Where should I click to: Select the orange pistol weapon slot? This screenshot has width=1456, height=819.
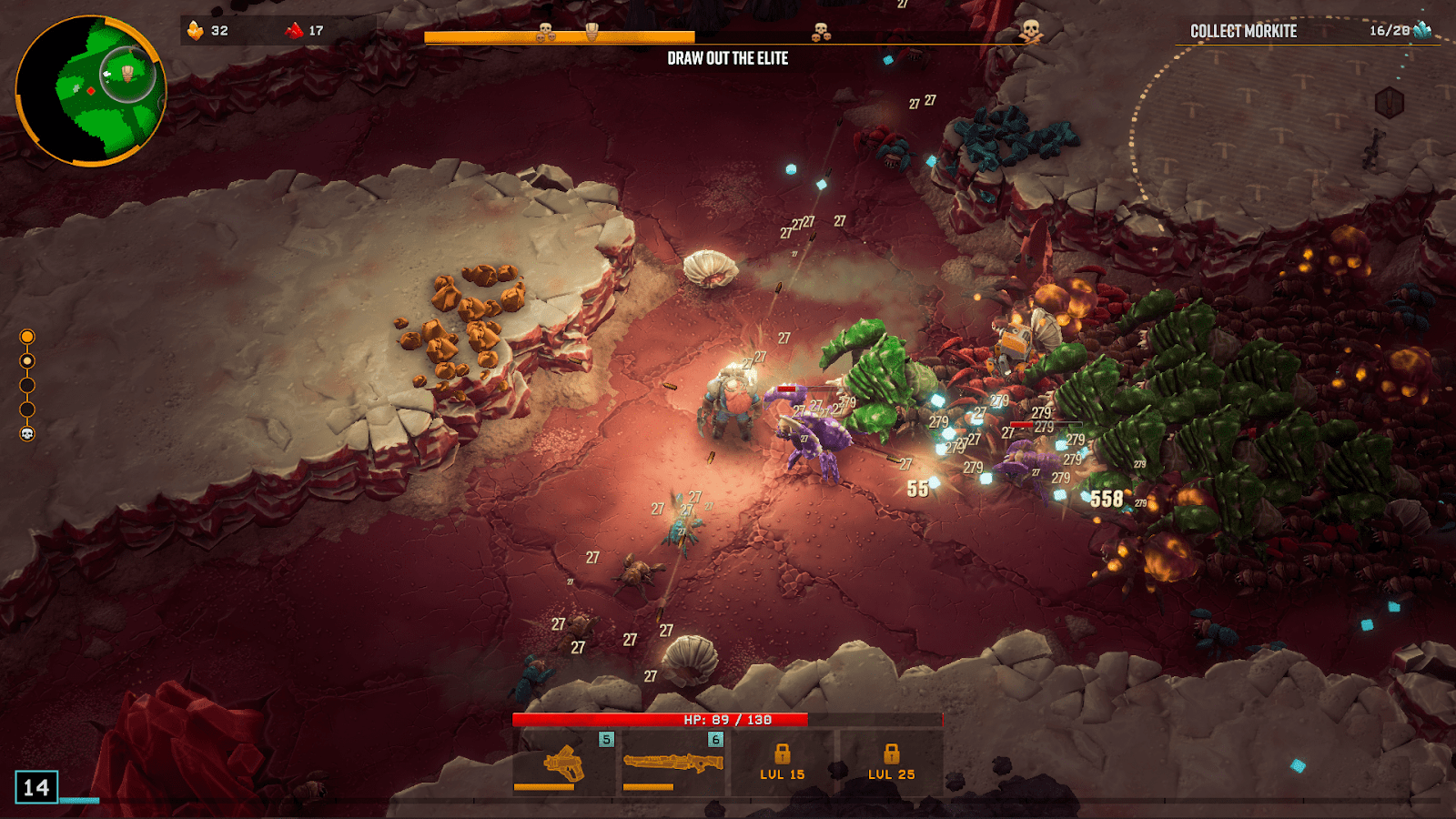(x=564, y=763)
